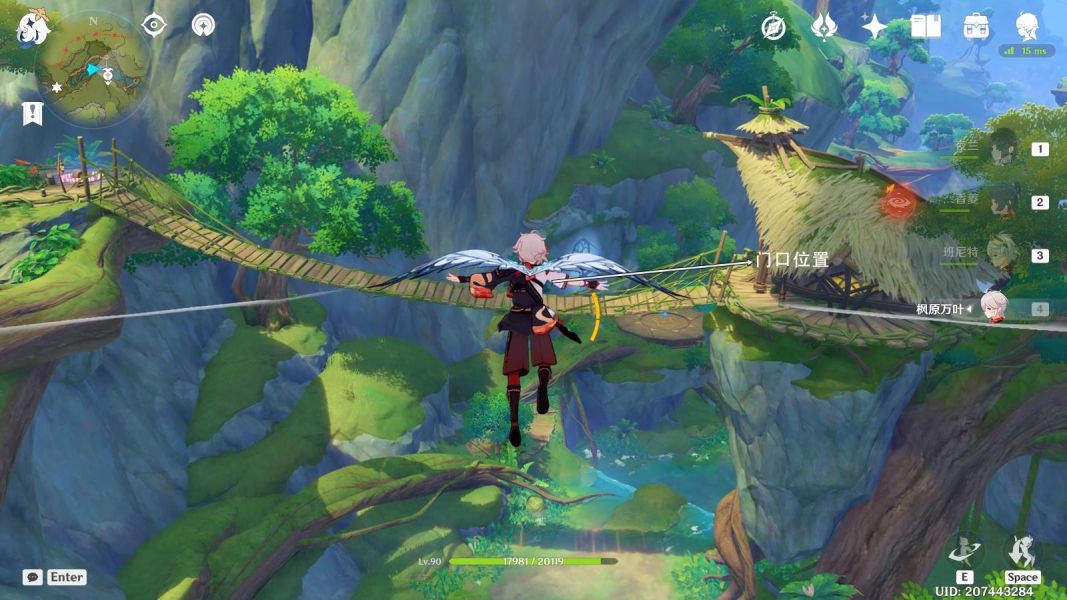The height and width of the screenshot is (600, 1067).
Task: Open the wish star icon
Action: [875, 27]
